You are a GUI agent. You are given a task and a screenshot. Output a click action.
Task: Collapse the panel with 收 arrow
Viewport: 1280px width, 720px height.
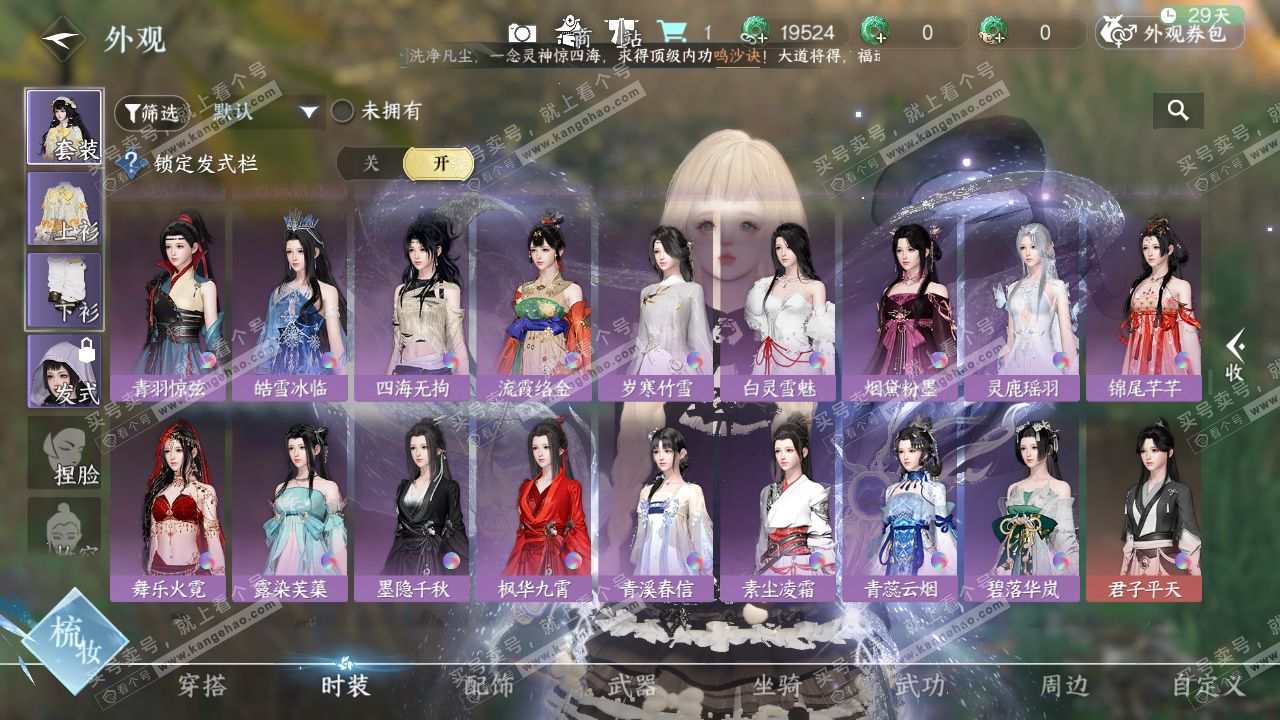(x=1236, y=355)
